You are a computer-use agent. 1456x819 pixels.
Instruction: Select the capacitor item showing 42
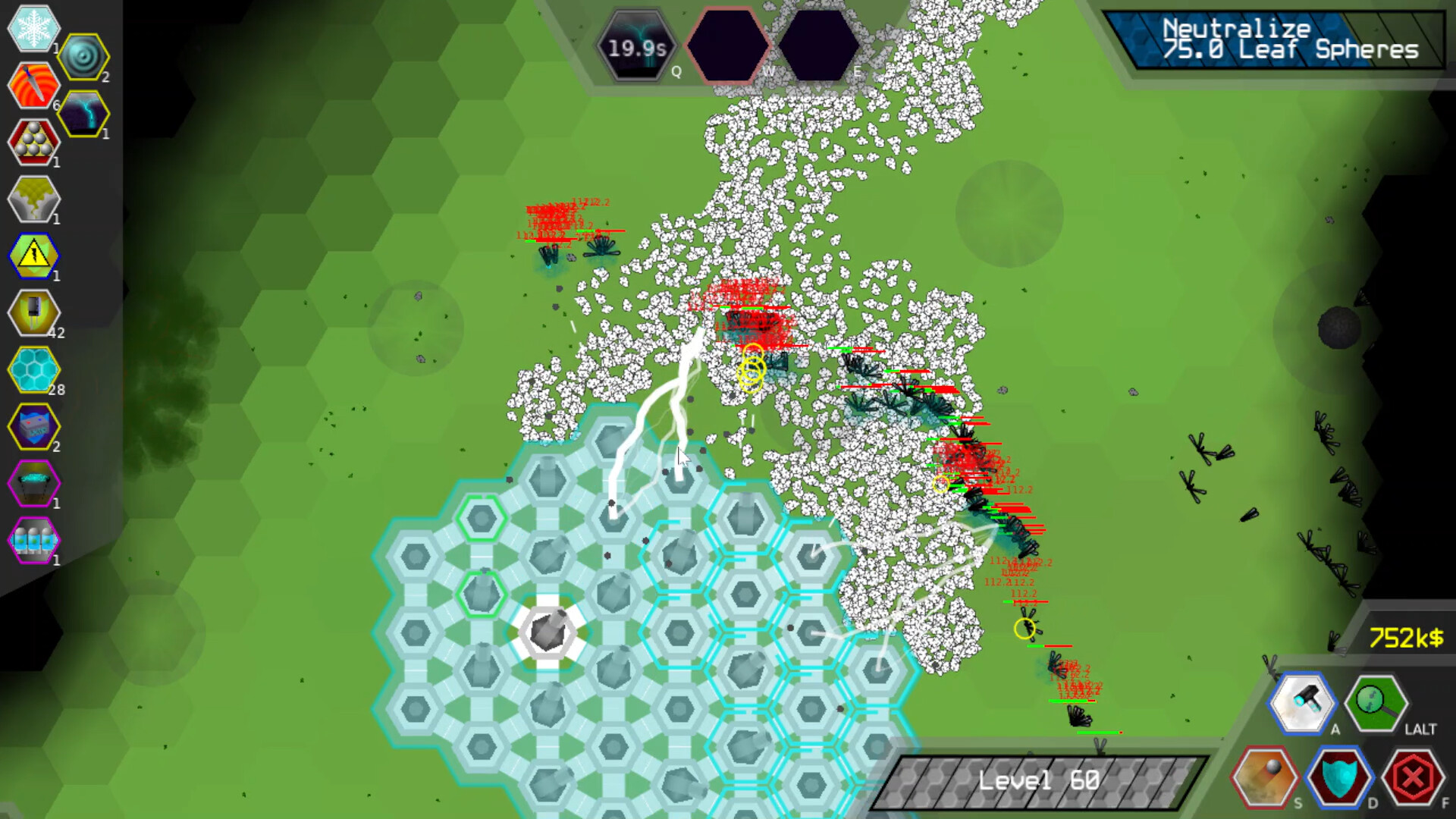coord(33,312)
